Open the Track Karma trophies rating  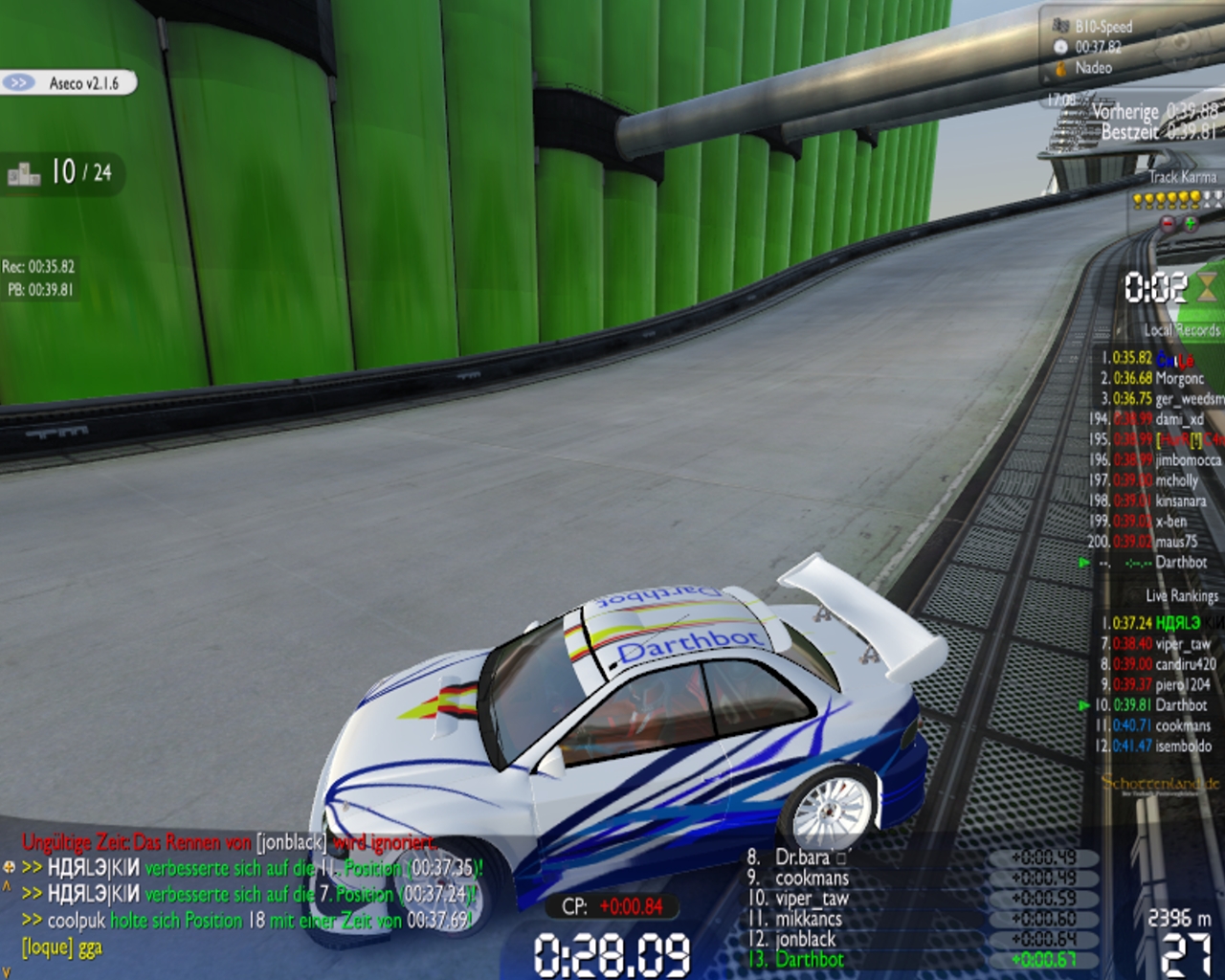pyautogui.click(x=1177, y=200)
